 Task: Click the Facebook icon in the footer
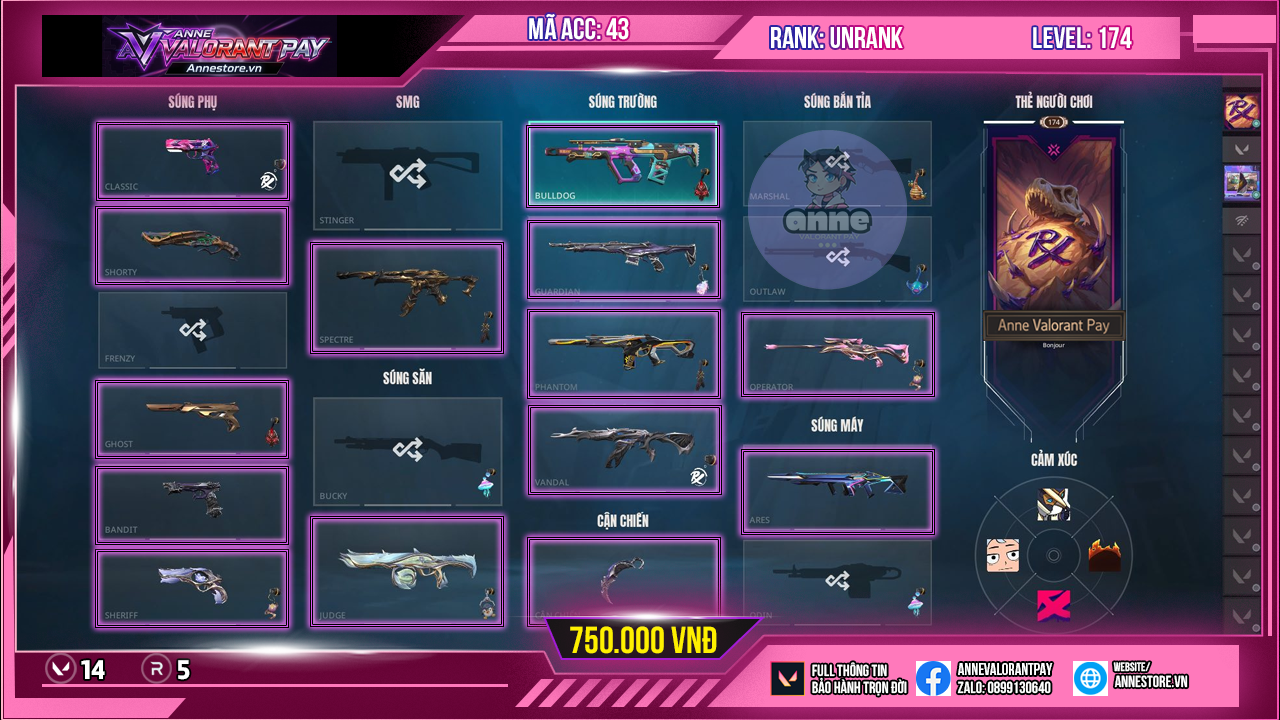coord(933,678)
